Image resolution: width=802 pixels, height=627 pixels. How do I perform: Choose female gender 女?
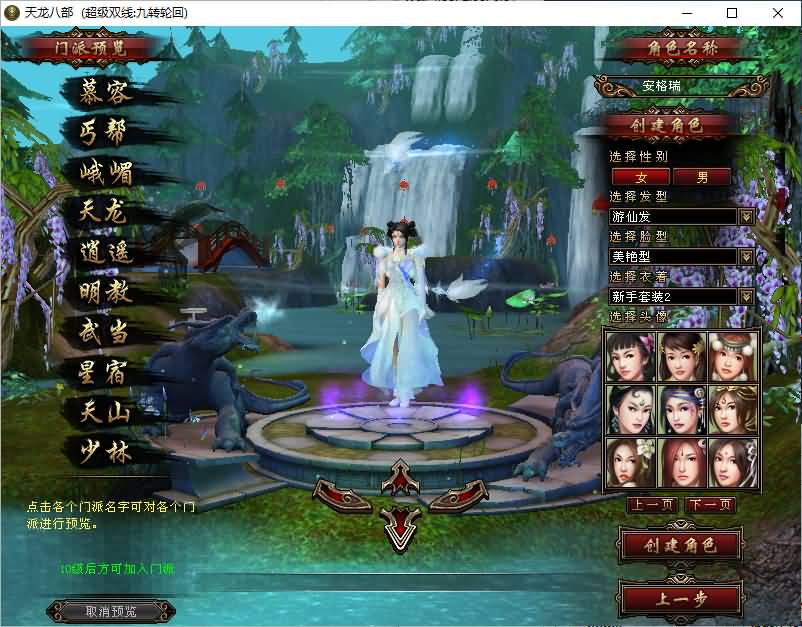click(x=640, y=177)
